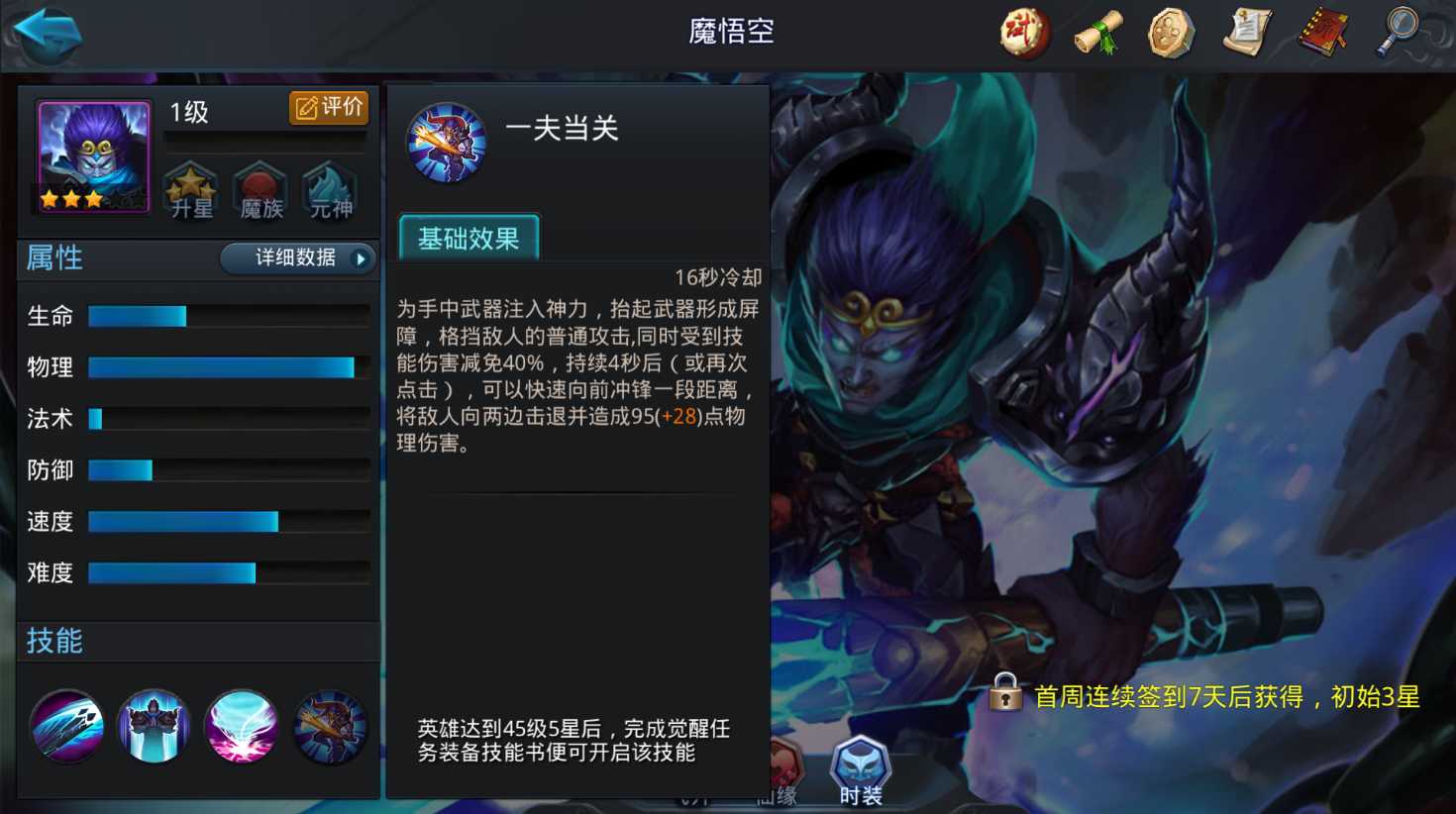
Task: Click the purple tornado skill icon
Action: coord(241,726)
